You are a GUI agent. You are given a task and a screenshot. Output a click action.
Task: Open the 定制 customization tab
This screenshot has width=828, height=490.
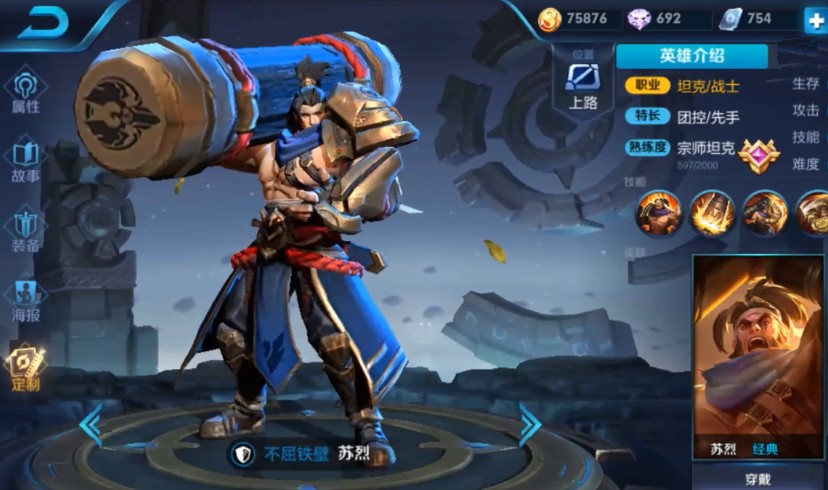coord(24,368)
